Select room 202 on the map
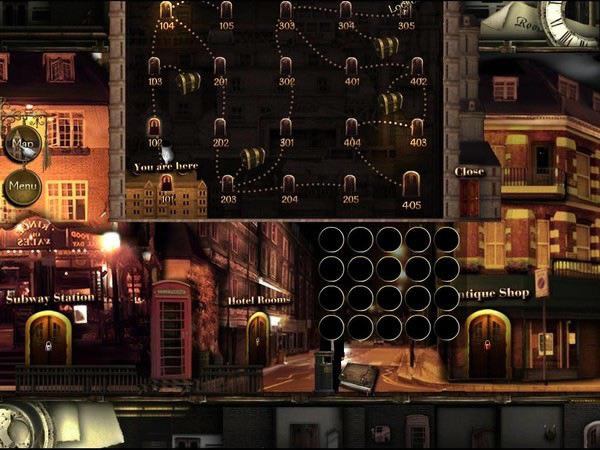Viewport: 600px width, 450px height. (x=220, y=128)
